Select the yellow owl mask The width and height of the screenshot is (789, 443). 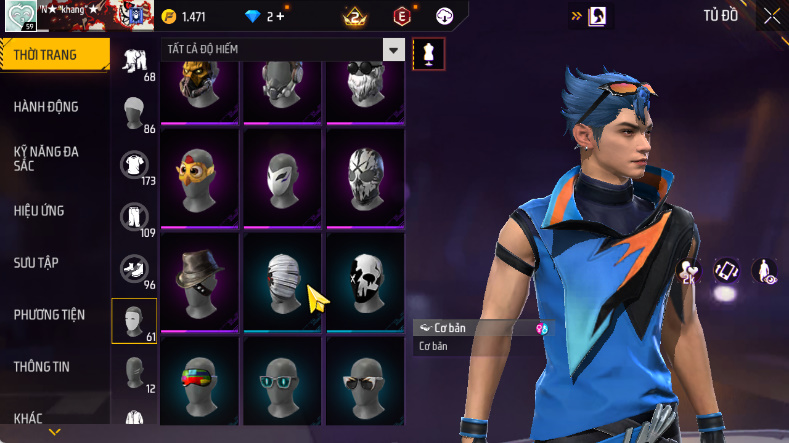(198, 176)
